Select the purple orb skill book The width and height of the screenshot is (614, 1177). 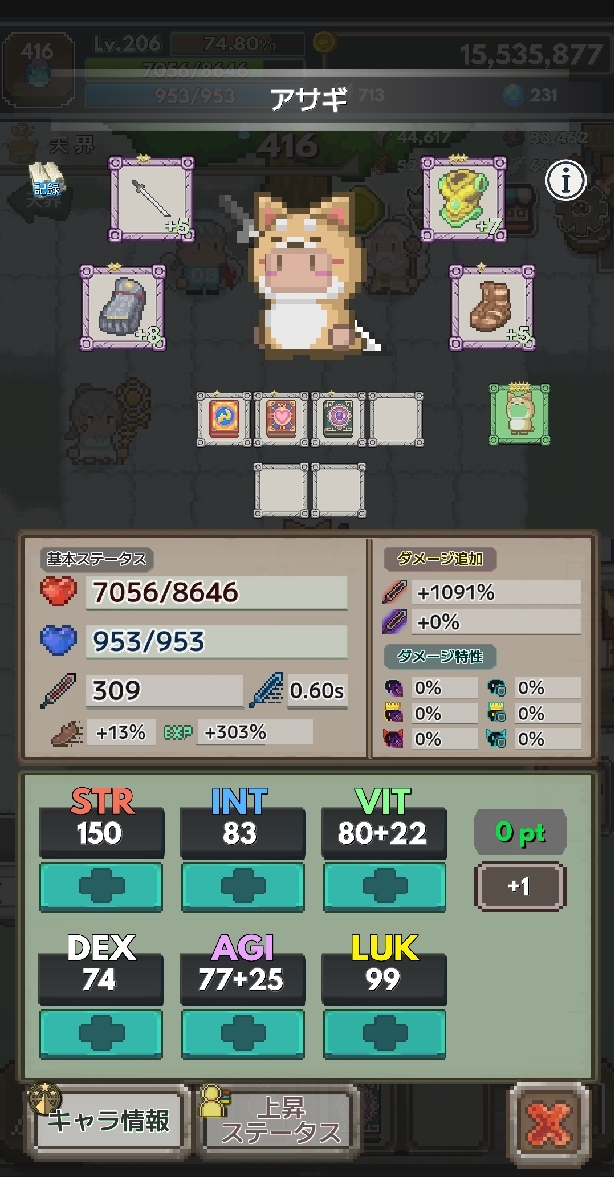338,419
